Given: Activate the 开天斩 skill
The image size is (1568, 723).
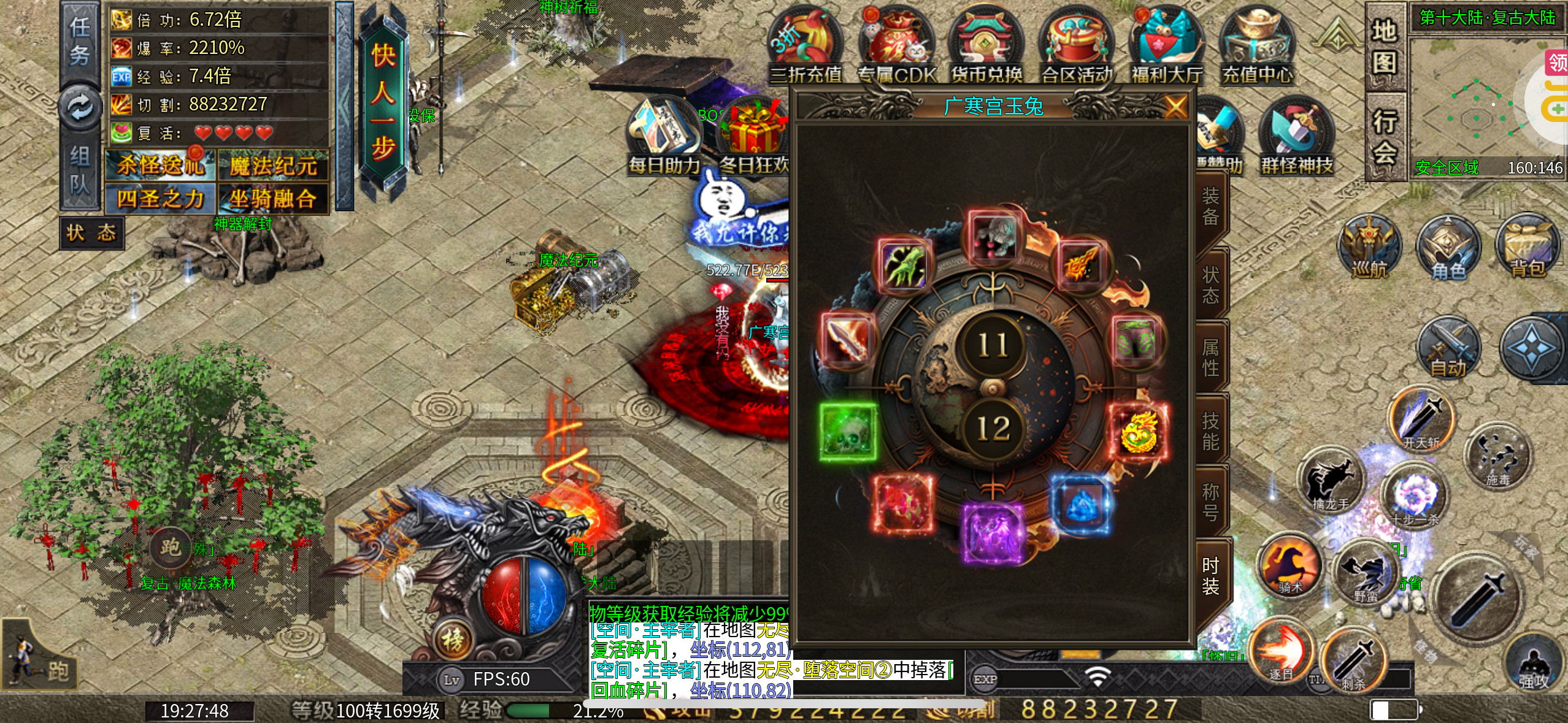Looking at the screenshot, I should (1421, 420).
